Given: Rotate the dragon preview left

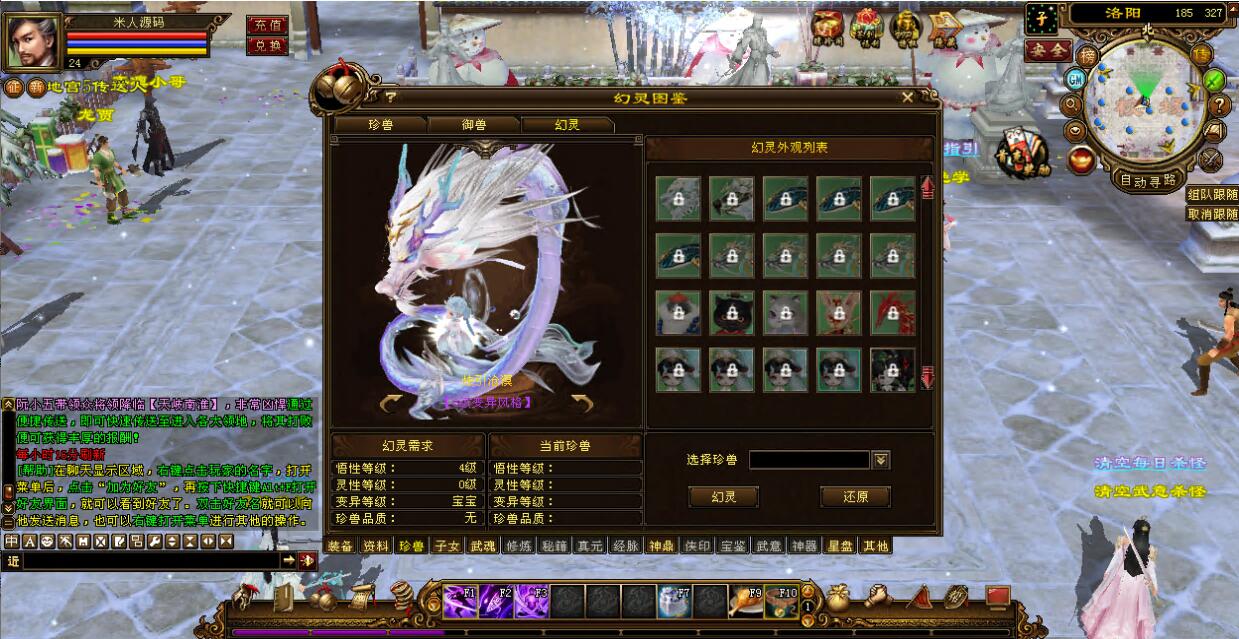Looking at the screenshot, I should 391,403.
